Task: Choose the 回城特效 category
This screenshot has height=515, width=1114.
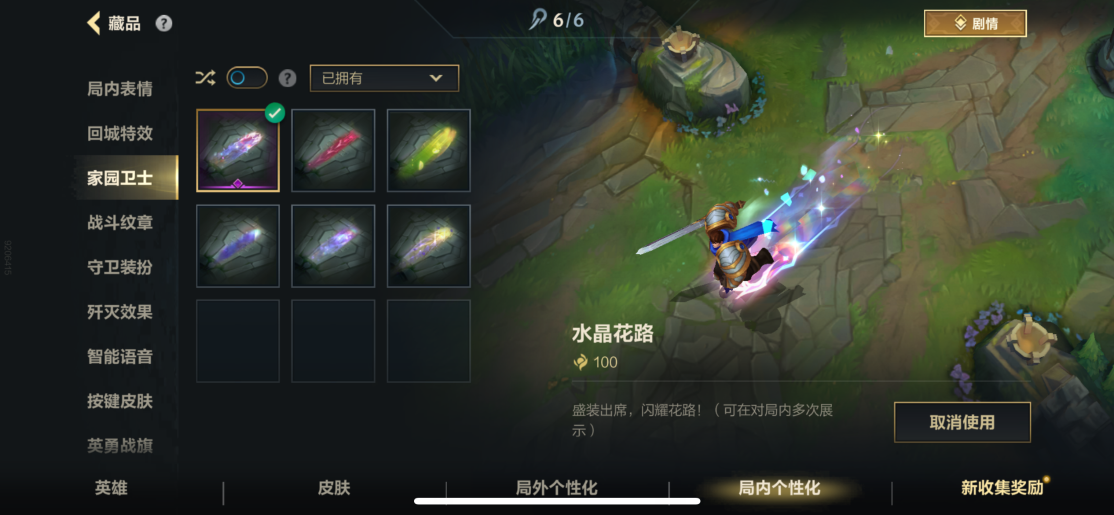Action: click(120, 133)
